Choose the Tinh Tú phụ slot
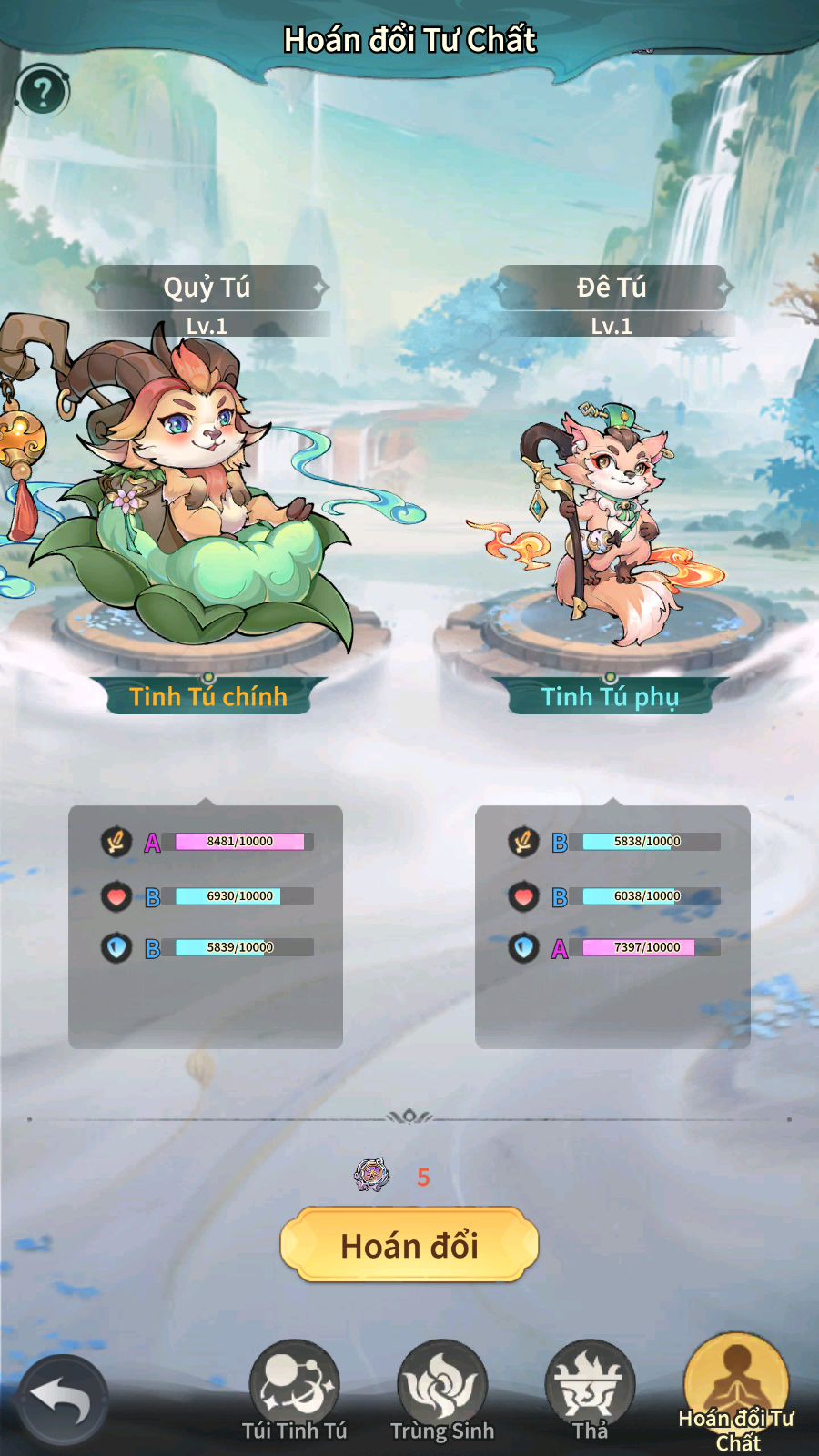 point(610,696)
